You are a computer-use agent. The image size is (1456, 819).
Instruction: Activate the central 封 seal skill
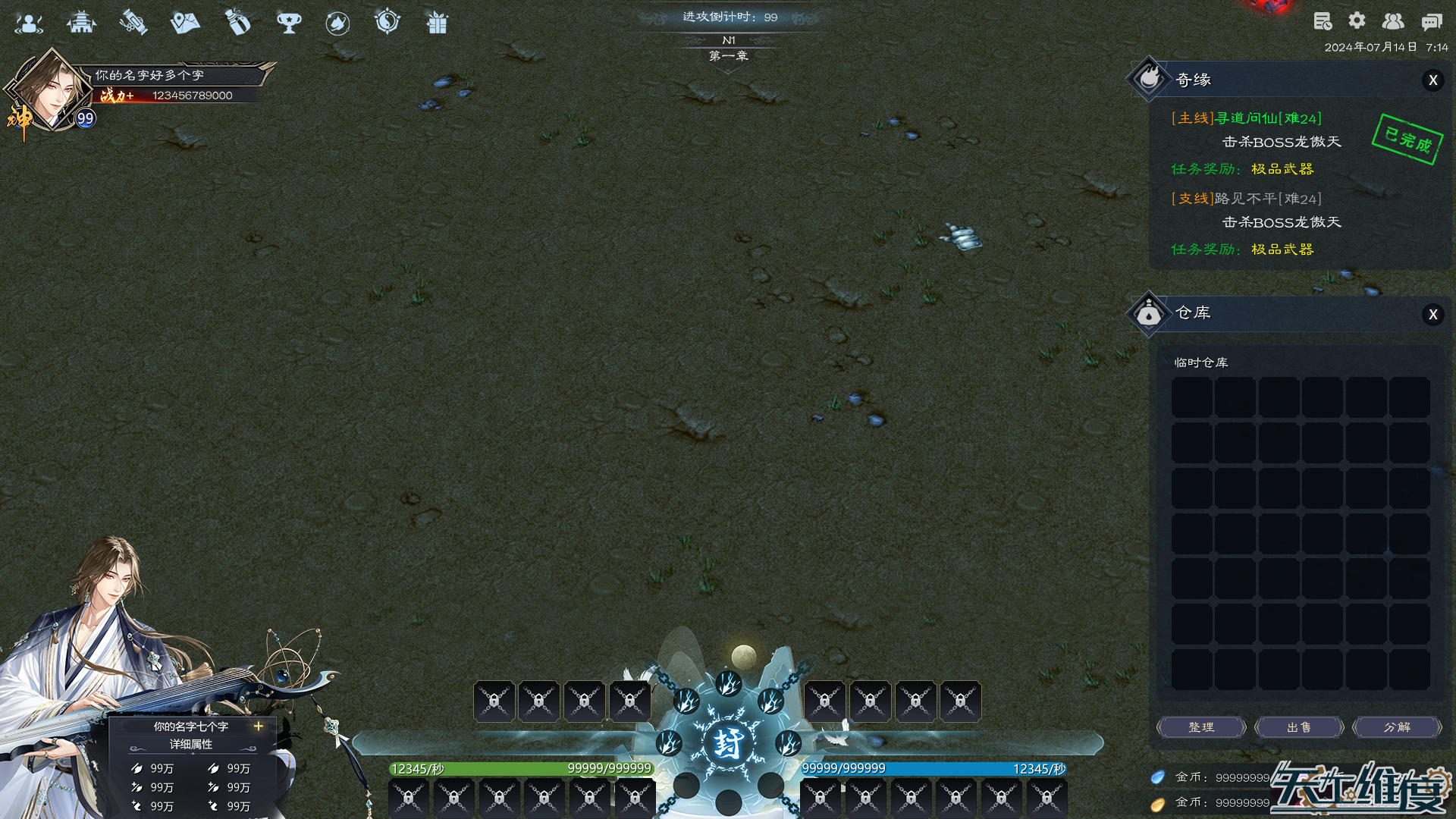tap(728, 743)
